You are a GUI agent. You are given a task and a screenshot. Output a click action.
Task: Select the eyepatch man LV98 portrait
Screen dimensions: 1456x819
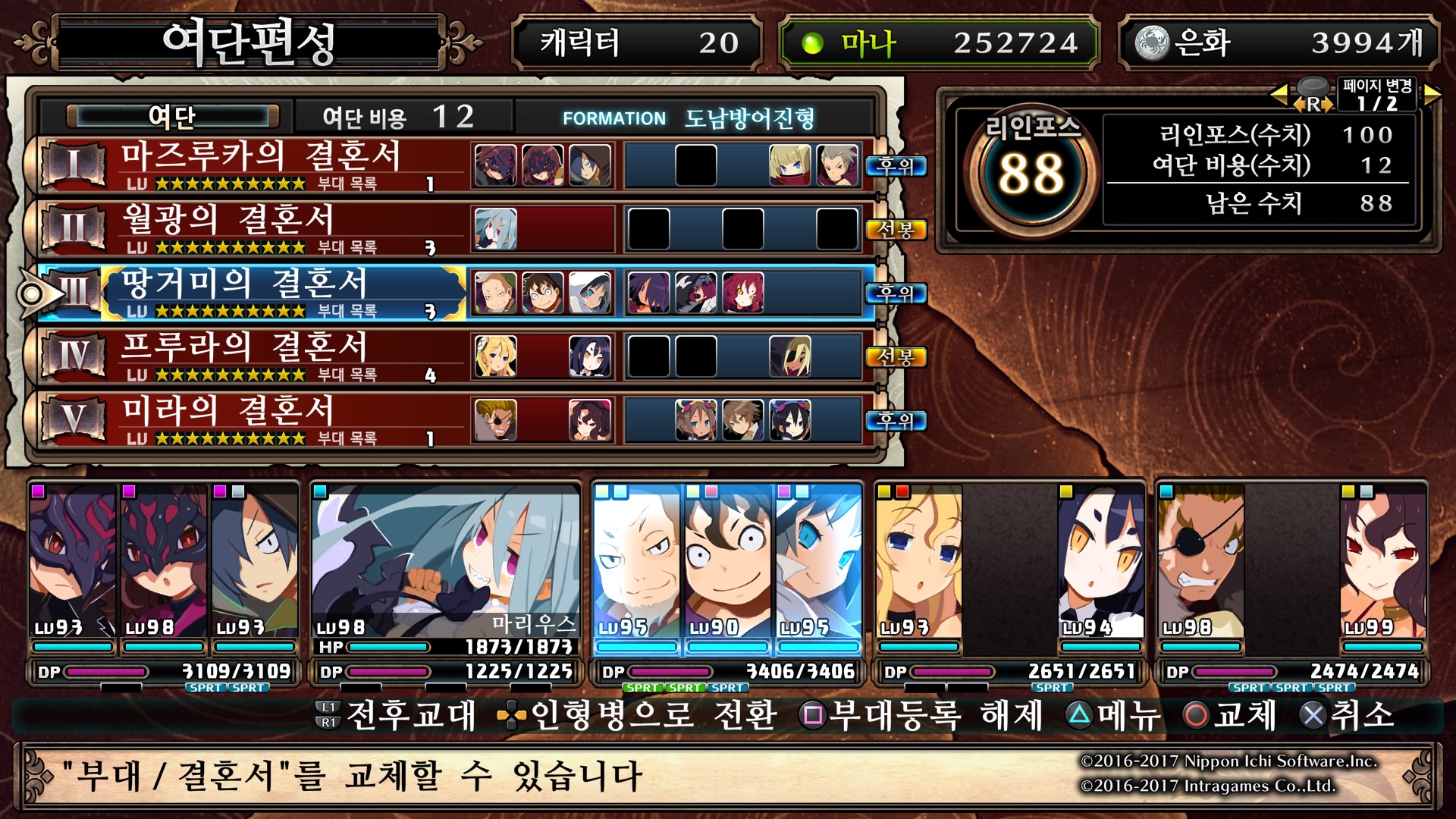(1201, 561)
